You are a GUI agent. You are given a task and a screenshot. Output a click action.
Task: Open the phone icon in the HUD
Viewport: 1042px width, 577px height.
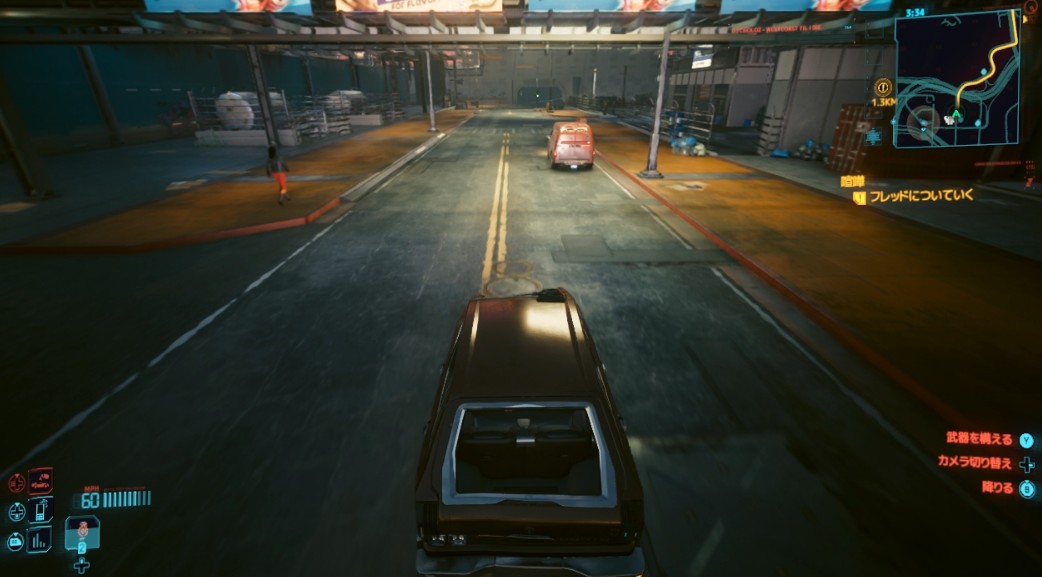41,511
